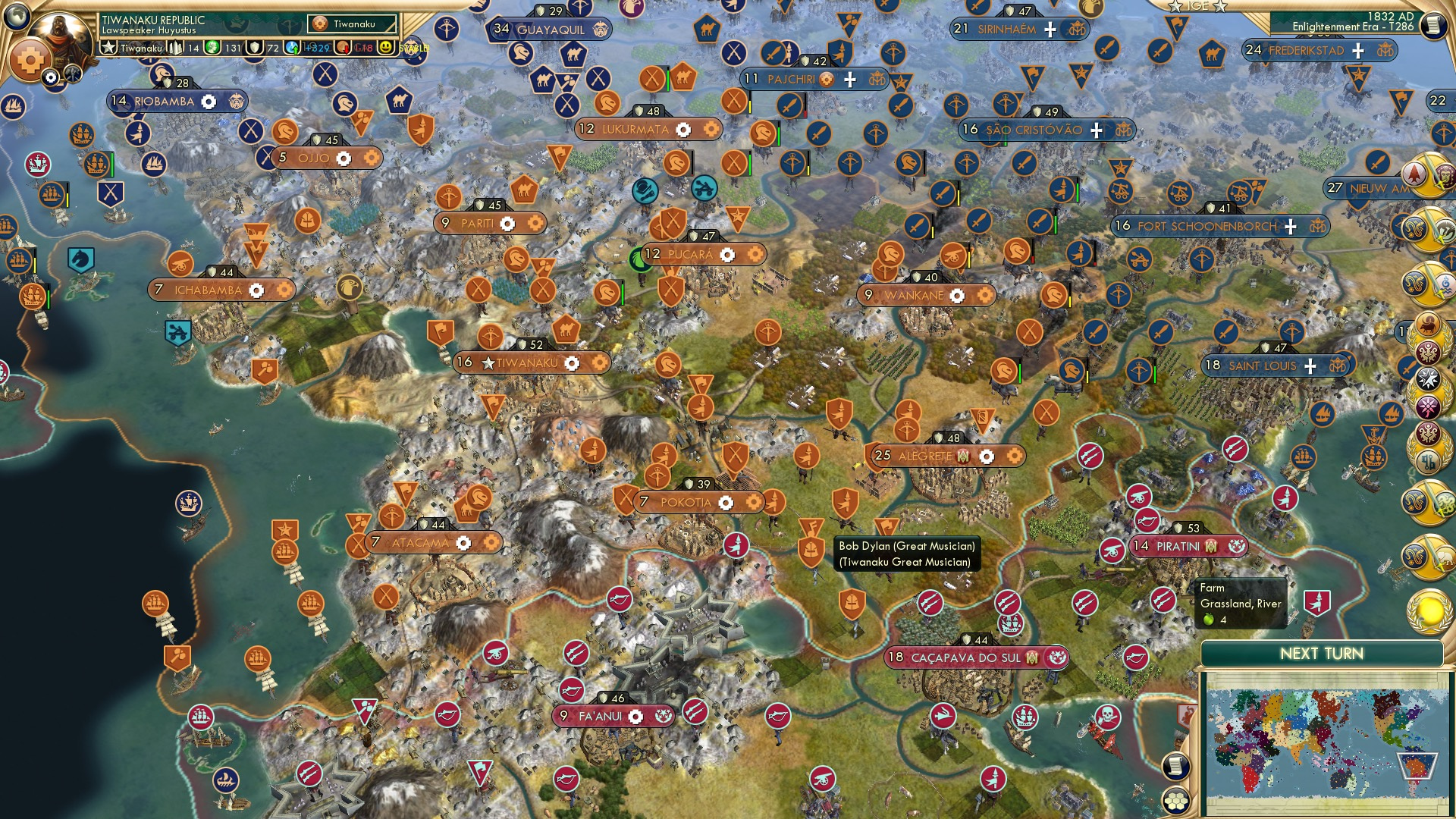Open the options gear below the leader portrait
This screenshot has width=1456, height=819.
pos(52,78)
